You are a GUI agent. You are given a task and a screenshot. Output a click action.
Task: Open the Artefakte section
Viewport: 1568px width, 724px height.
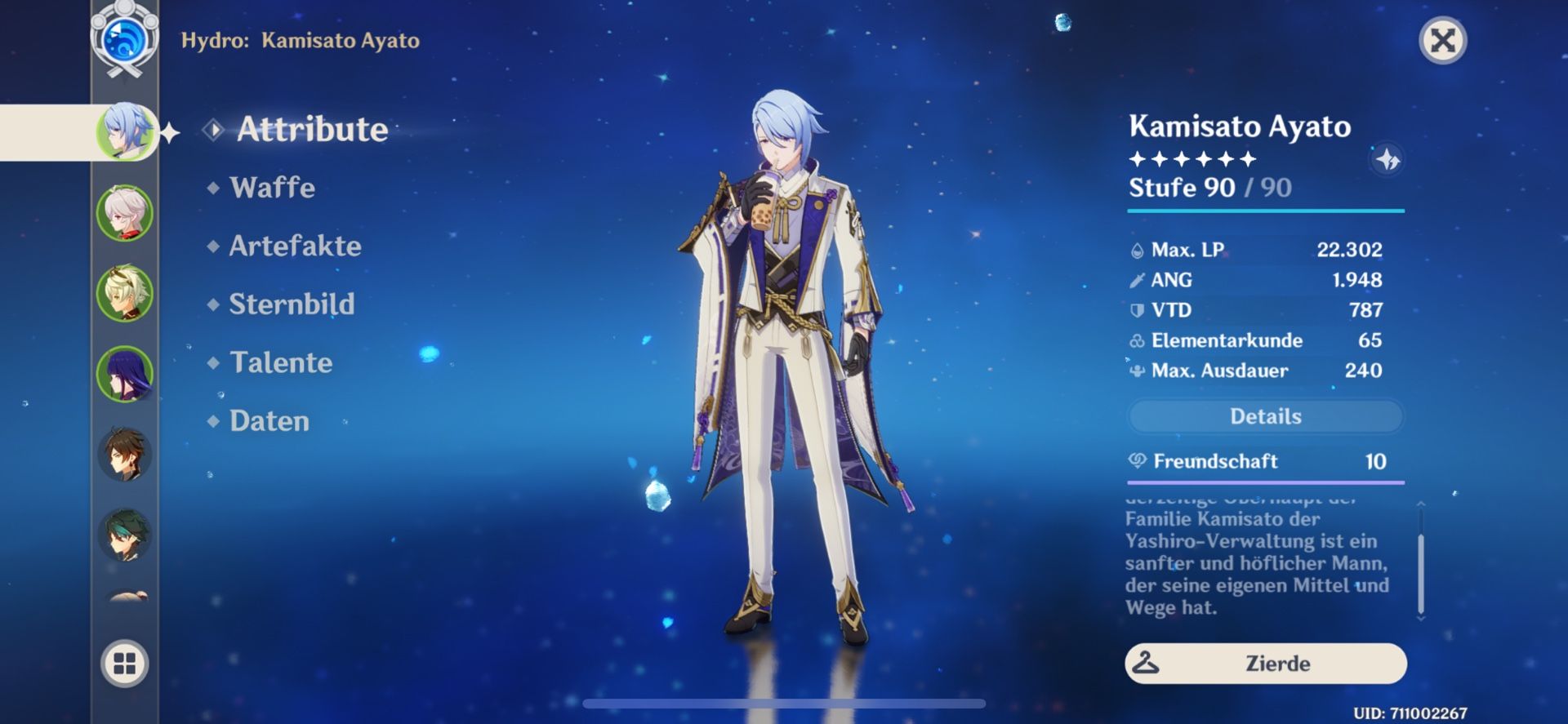(x=296, y=246)
